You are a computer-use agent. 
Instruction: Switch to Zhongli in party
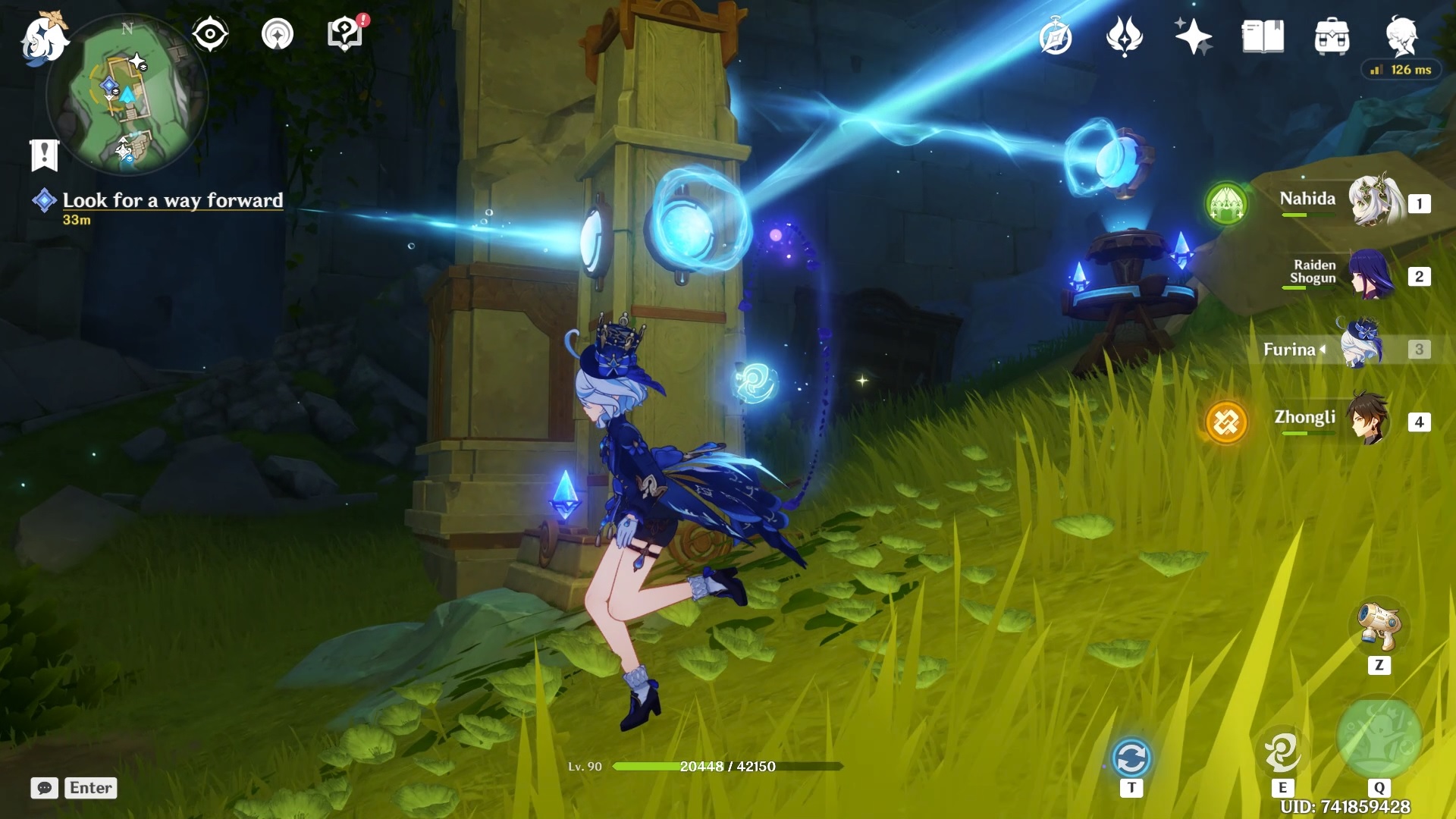1368,420
